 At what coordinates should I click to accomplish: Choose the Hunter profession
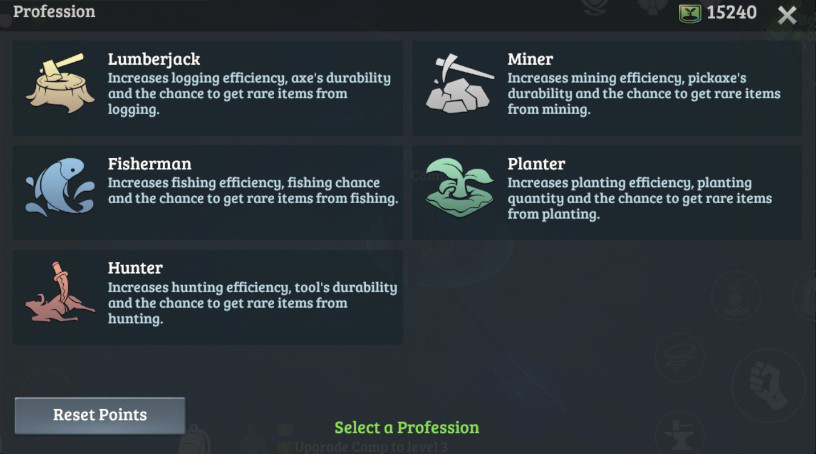[x=207, y=297]
